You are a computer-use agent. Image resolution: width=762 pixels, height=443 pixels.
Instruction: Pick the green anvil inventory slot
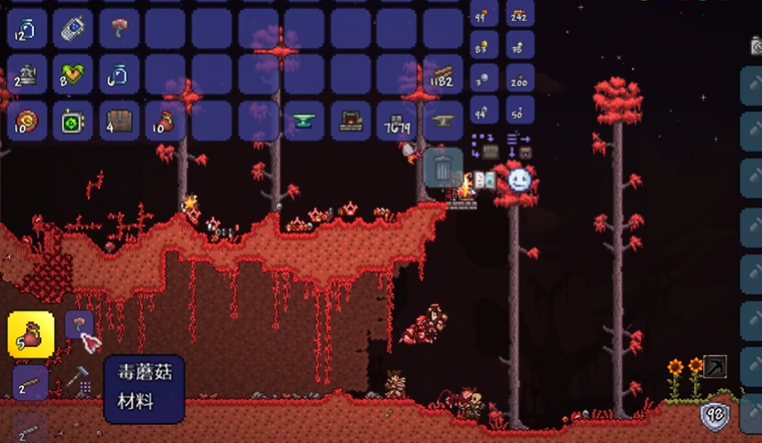[304, 120]
